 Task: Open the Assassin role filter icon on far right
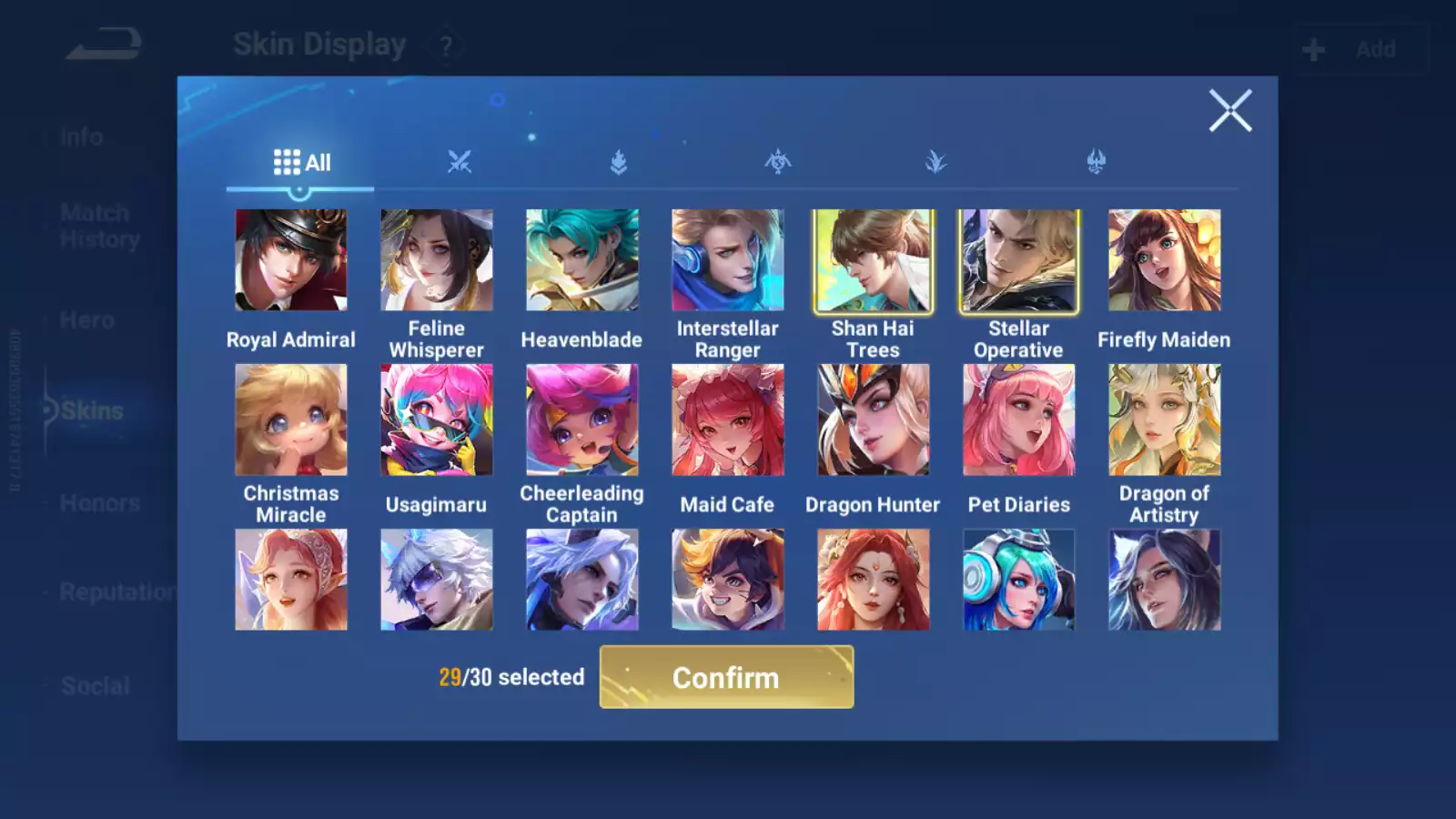point(1097,161)
